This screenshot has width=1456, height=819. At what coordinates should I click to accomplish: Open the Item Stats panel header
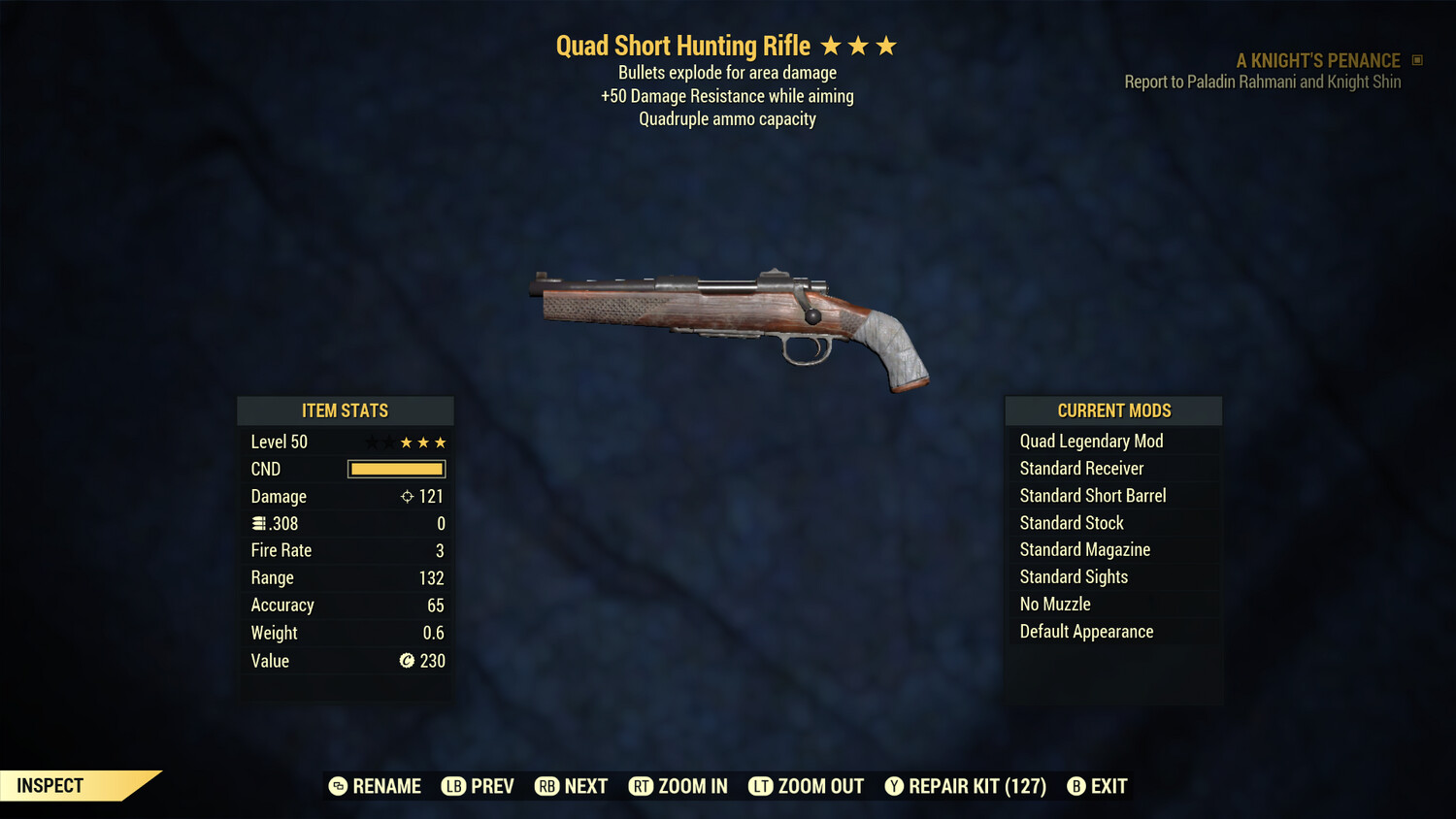point(346,410)
